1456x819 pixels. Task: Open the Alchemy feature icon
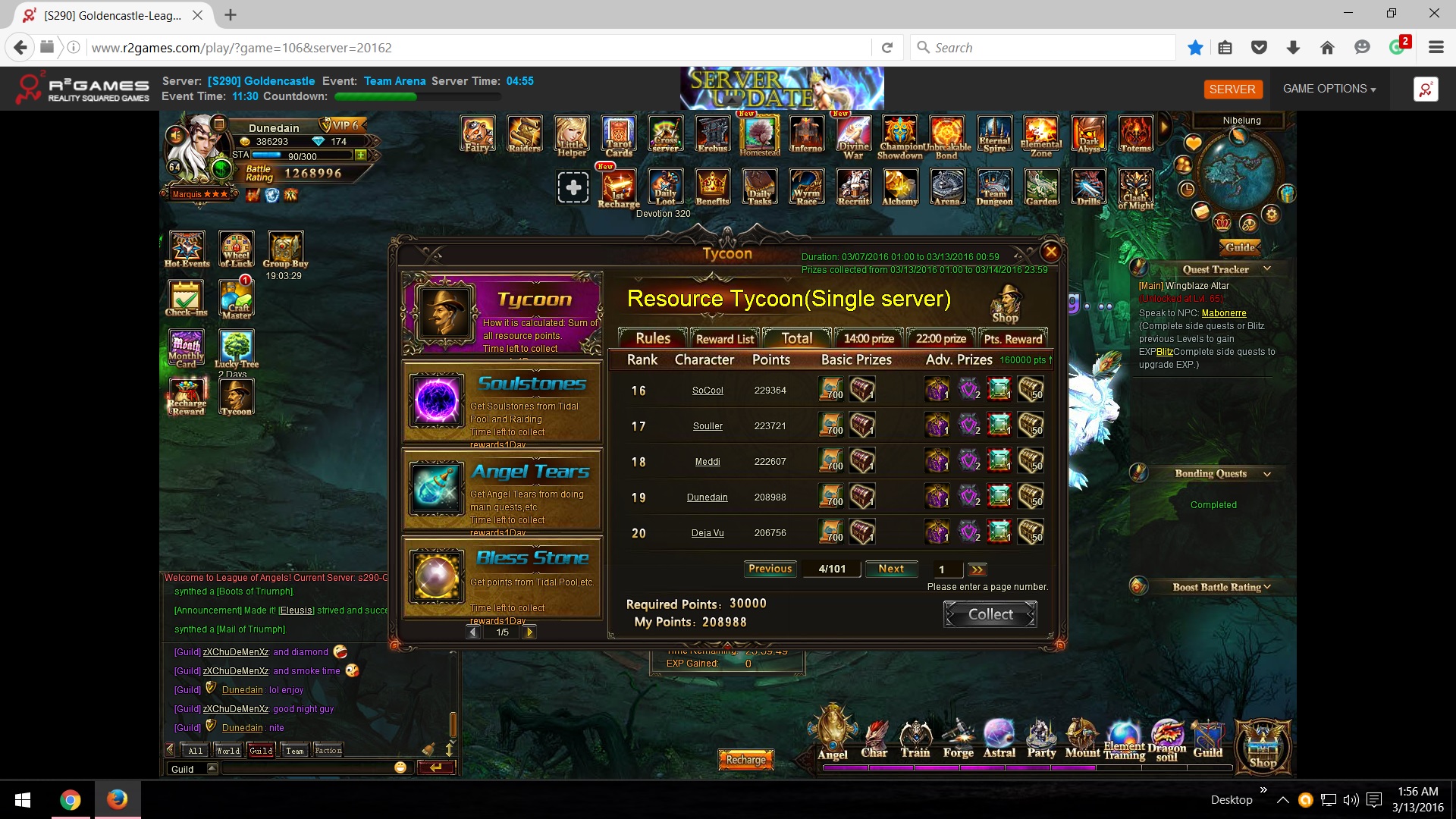[900, 187]
